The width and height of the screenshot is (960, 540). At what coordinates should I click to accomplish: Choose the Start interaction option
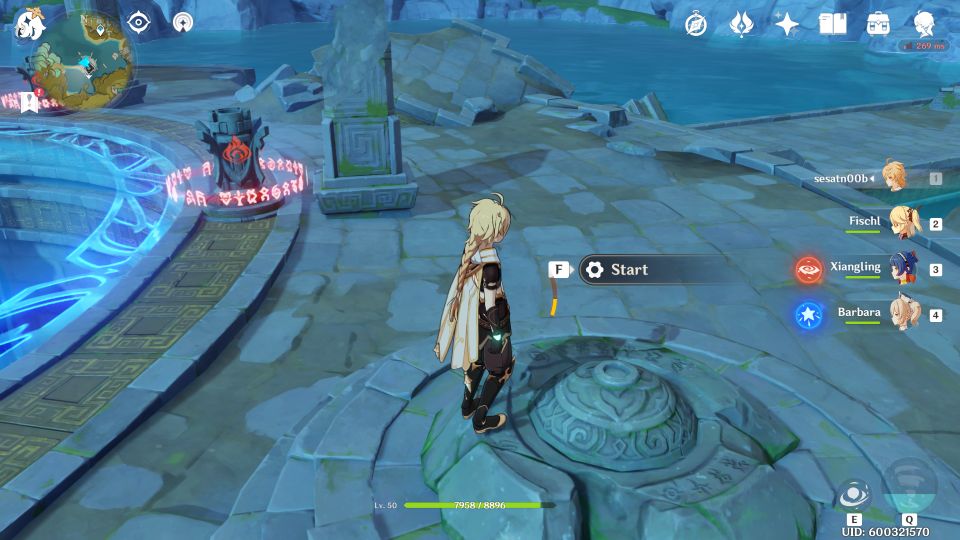click(655, 270)
